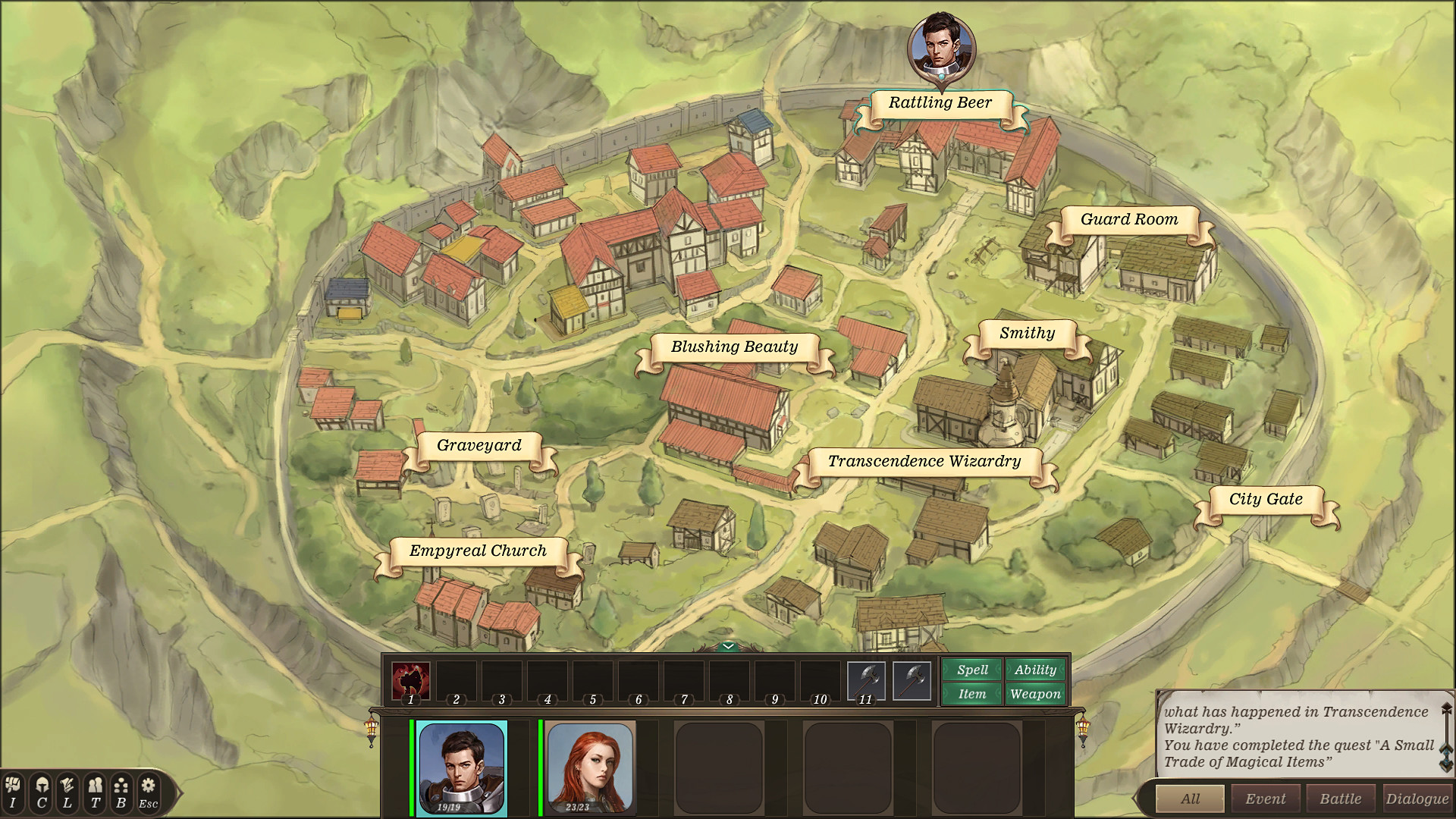This screenshot has width=1456, height=819.
Task: Select the red-haired woman party portrait
Action: coord(590,767)
